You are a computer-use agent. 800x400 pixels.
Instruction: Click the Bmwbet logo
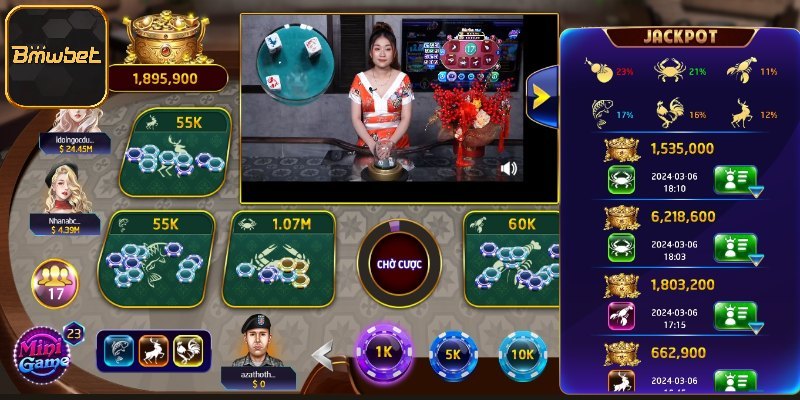(x=54, y=56)
